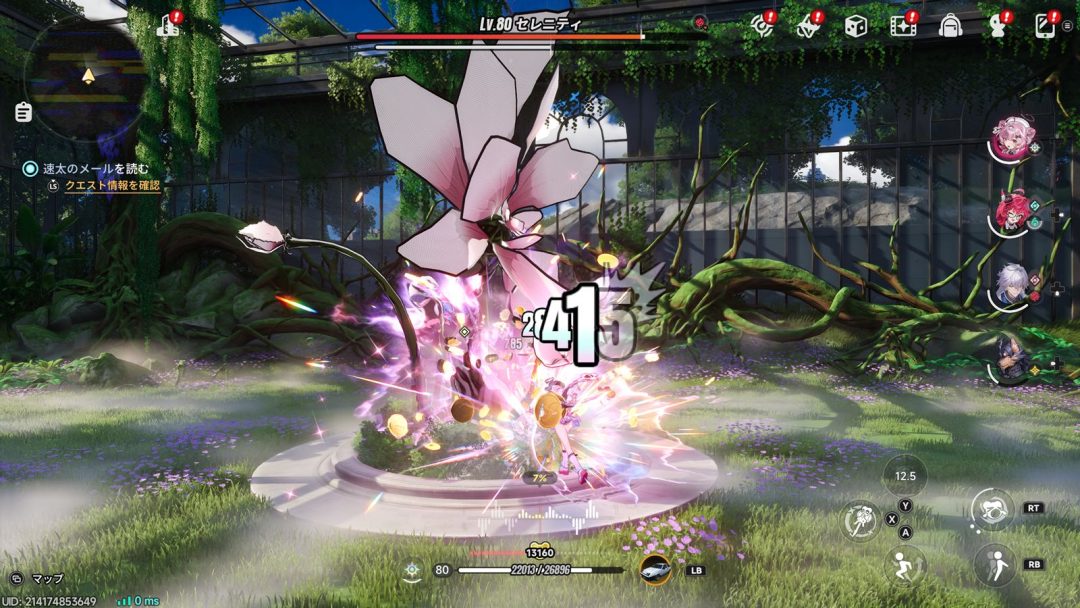Activate the skill on 12.5 cooldown
This screenshot has width=1080, height=608.
(906, 476)
